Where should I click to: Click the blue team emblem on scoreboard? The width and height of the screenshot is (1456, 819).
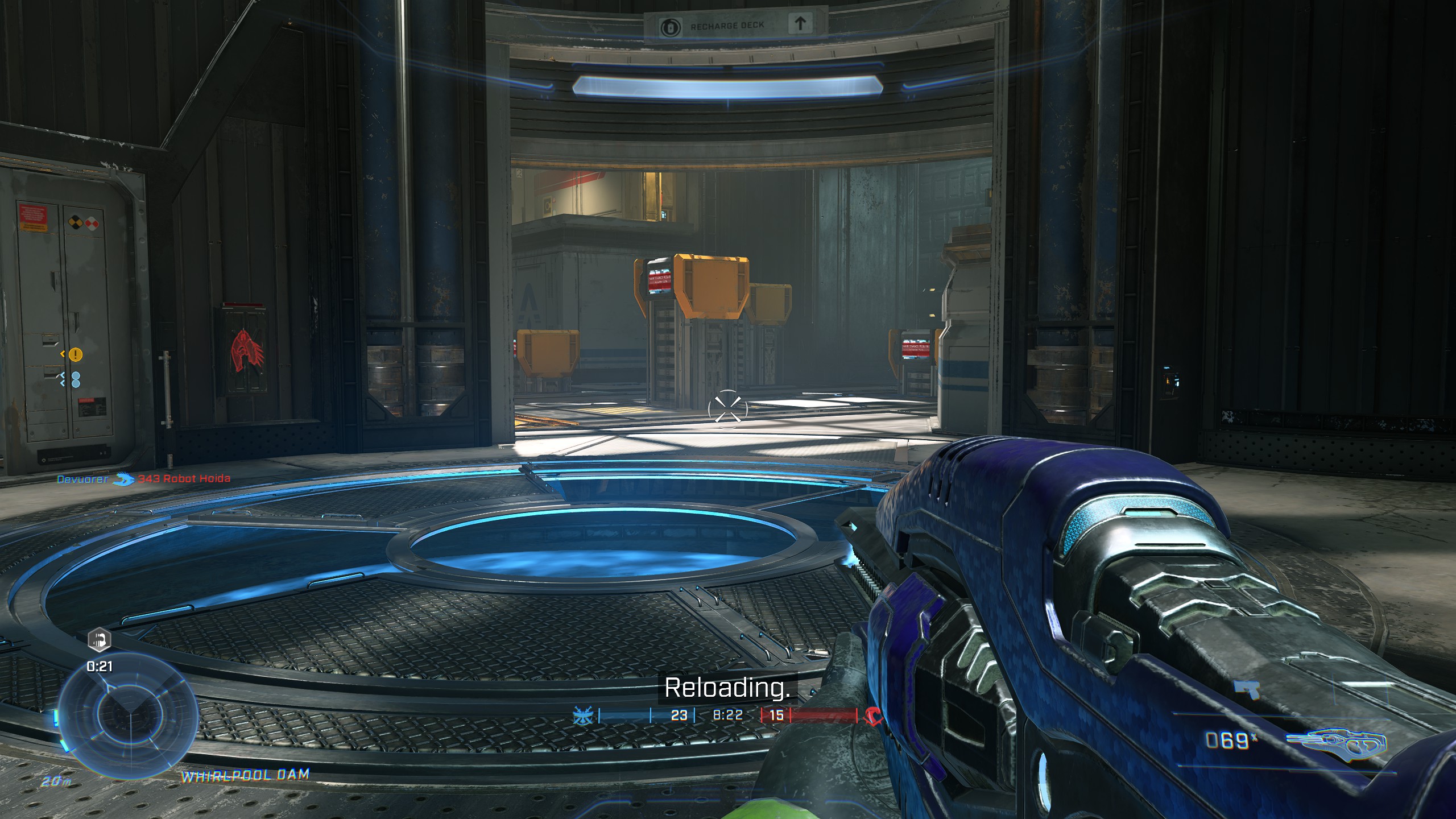pos(584,715)
